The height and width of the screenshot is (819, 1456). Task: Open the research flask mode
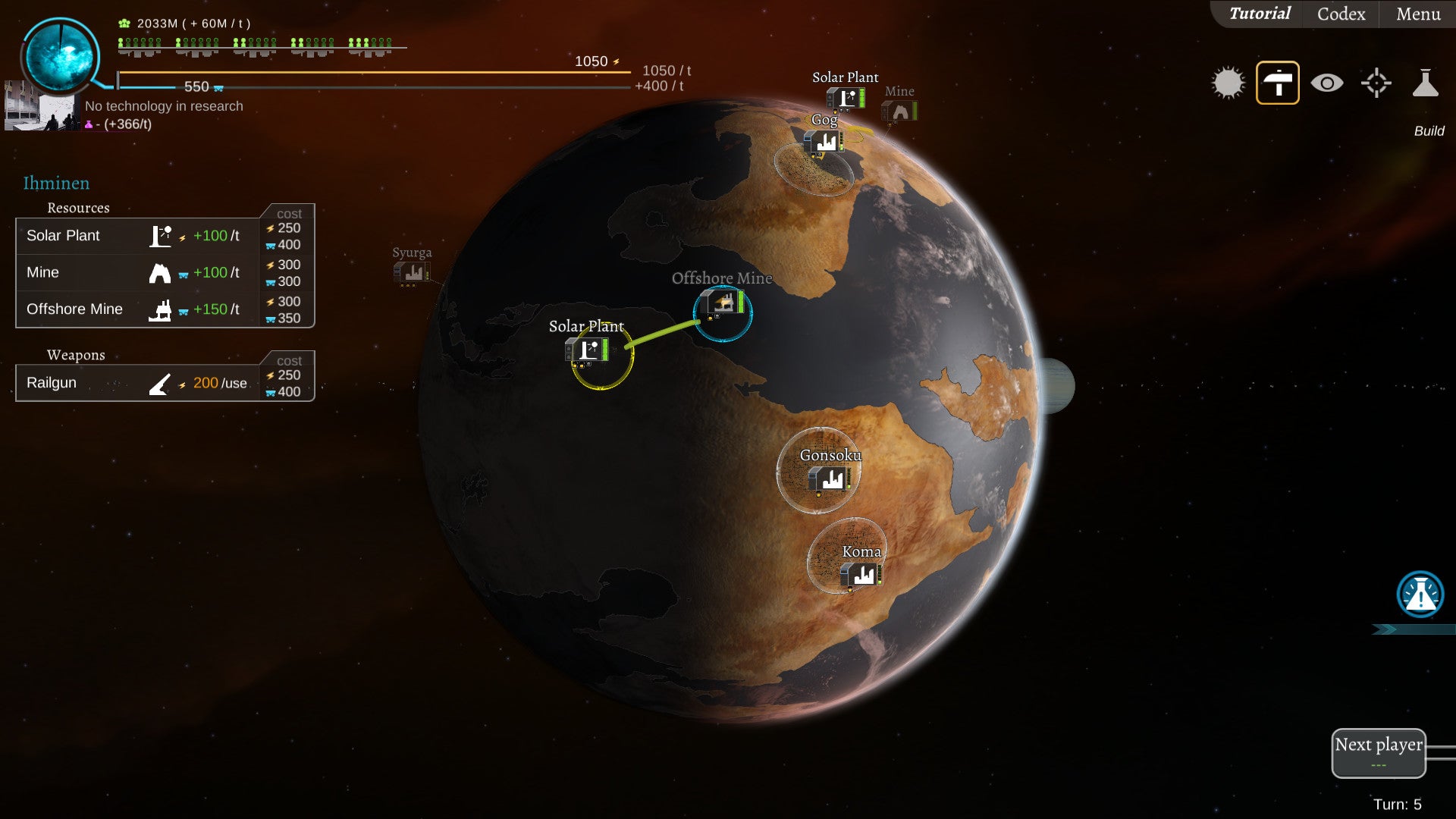1425,83
